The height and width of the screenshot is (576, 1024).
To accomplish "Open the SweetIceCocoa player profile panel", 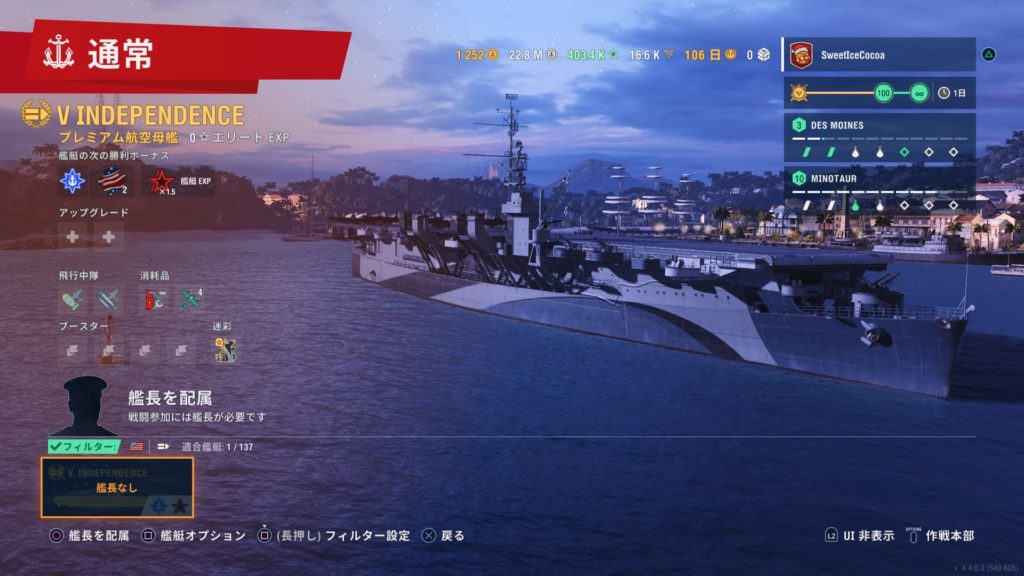I will coord(878,55).
